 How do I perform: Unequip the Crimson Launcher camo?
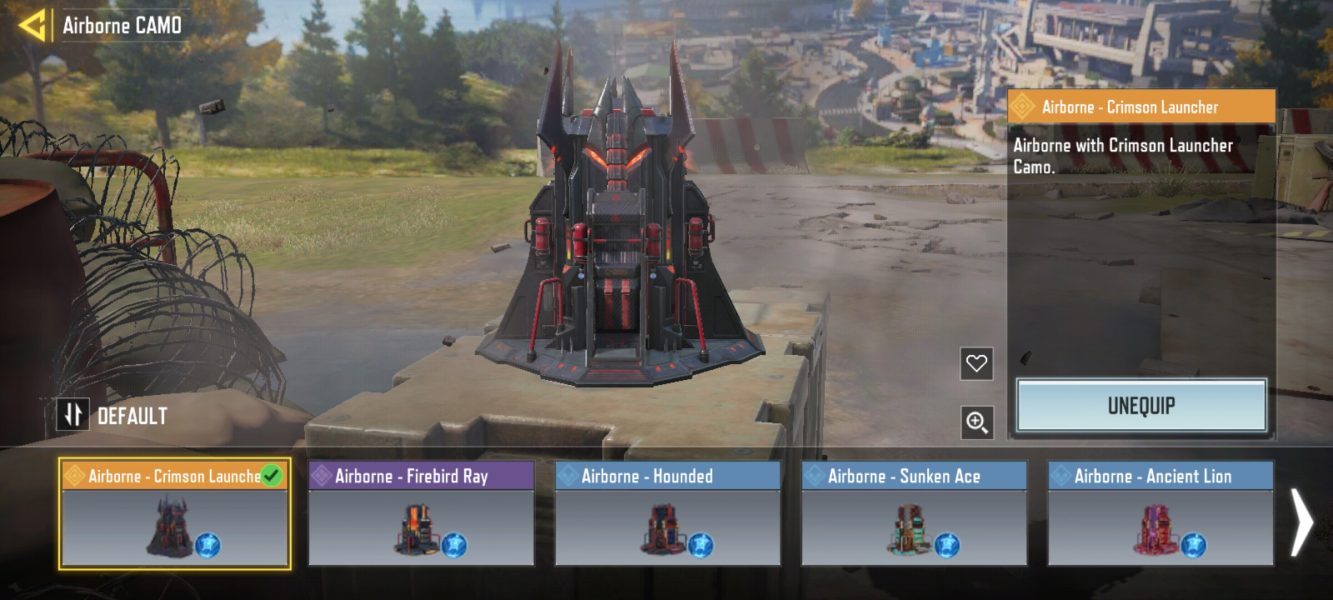[x=1141, y=406]
